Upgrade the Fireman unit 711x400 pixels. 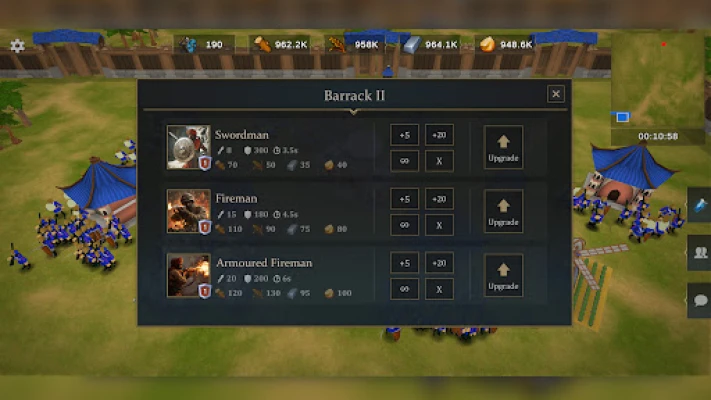(x=503, y=211)
